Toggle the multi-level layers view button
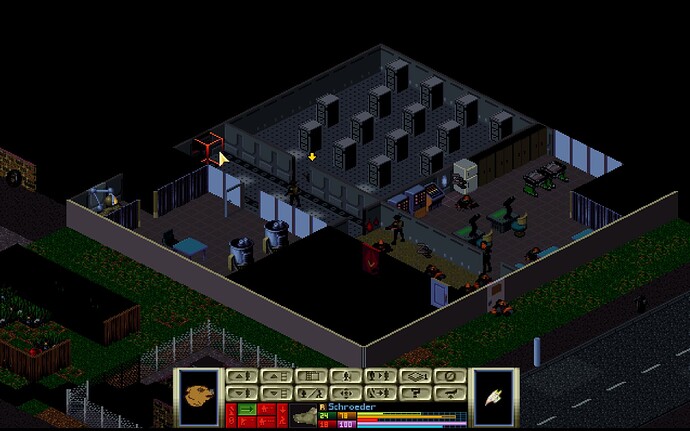 coord(415,376)
